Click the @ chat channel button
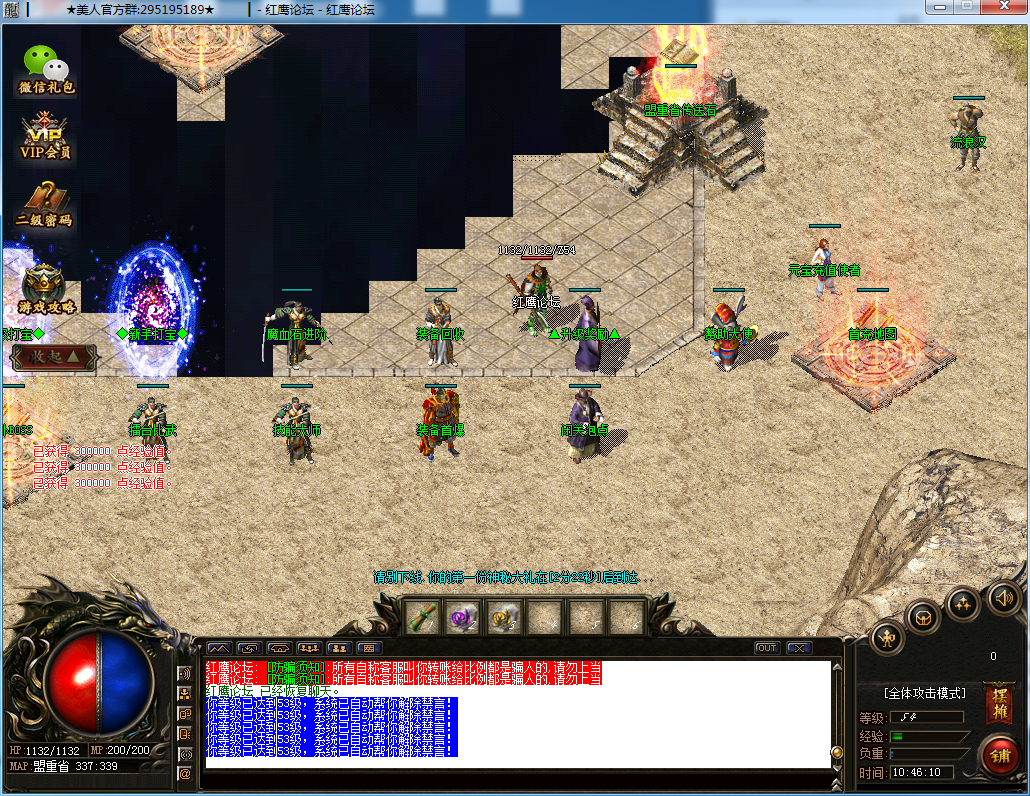 (x=184, y=773)
